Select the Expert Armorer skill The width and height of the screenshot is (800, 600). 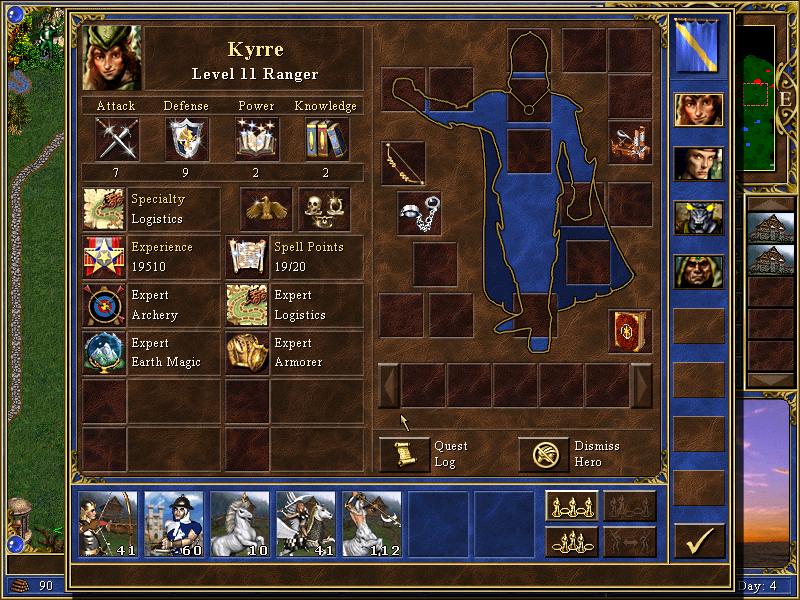(x=247, y=353)
